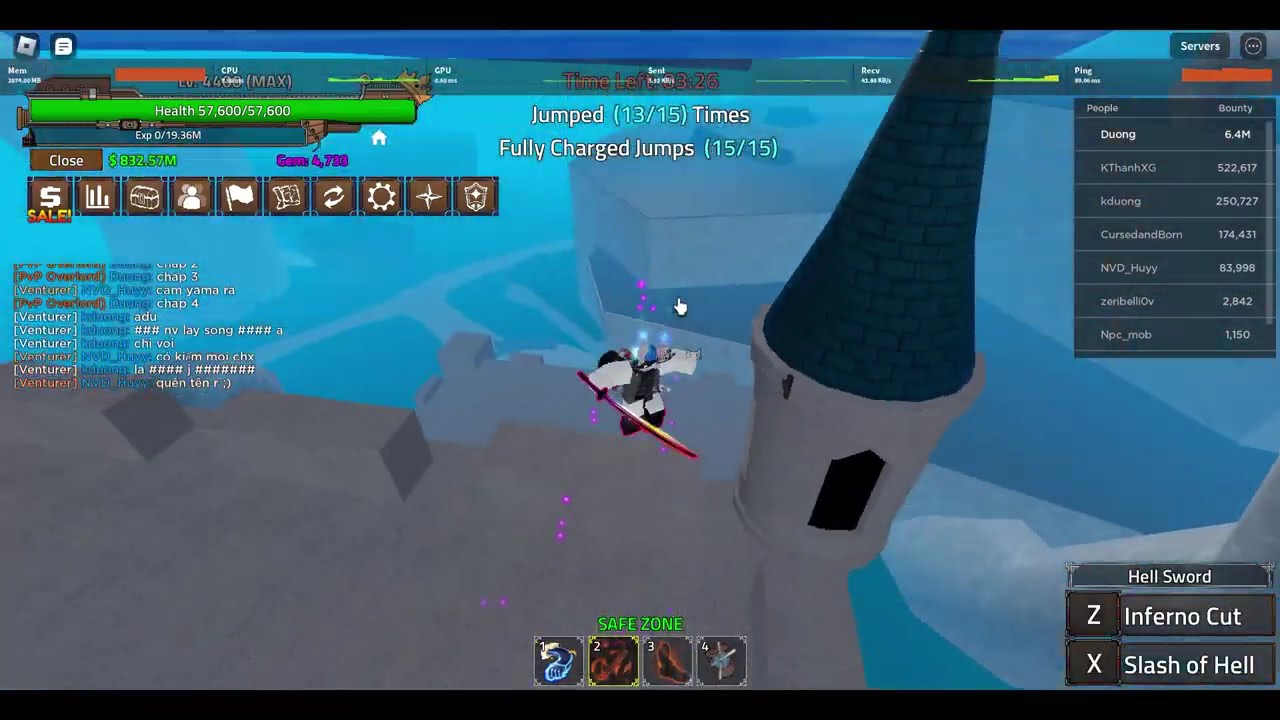Select hotbar slot 3 flame ability
The width and height of the screenshot is (1280, 720).
[668, 660]
